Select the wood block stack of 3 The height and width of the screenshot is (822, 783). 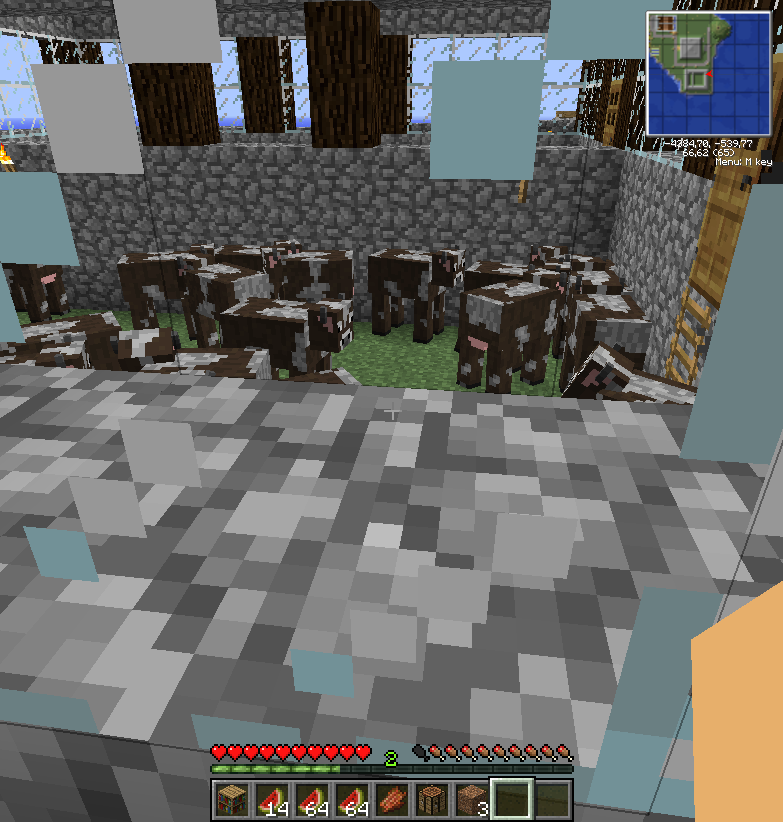click(471, 800)
